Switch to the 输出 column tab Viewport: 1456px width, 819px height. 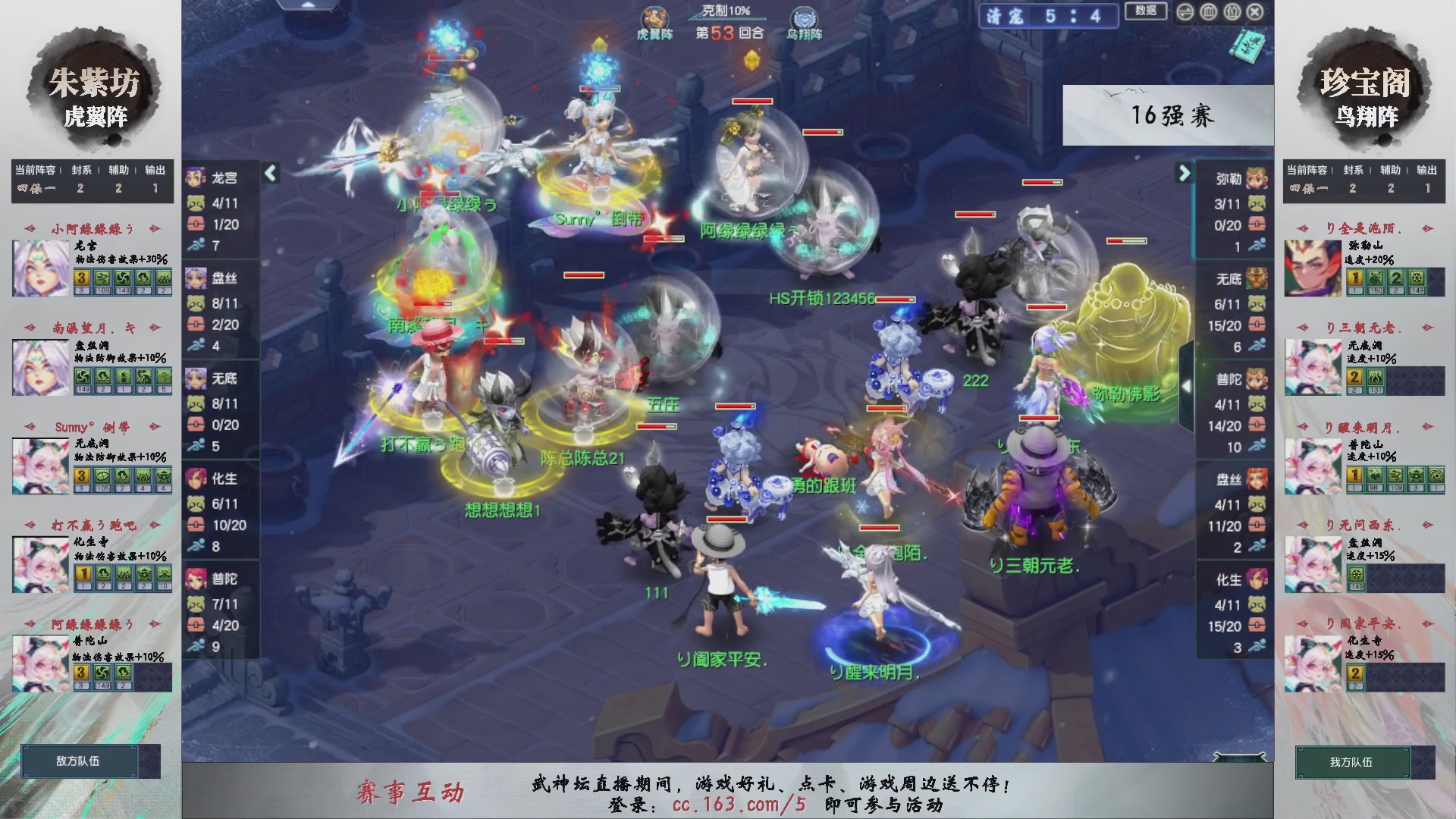tap(154, 170)
